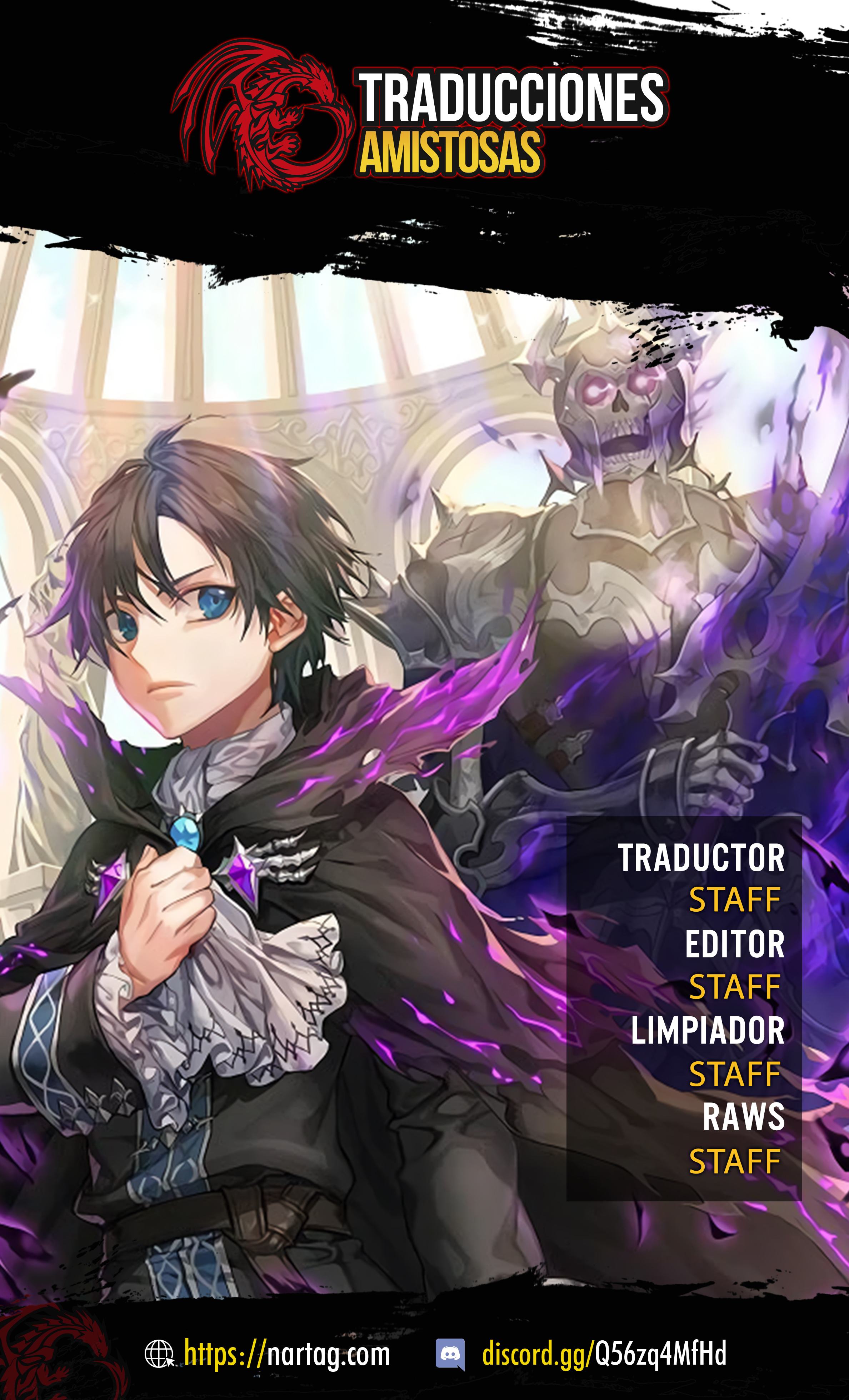This screenshot has width=849, height=1400.
Task: Open the nartag.com website link
Action: (286, 1355)
